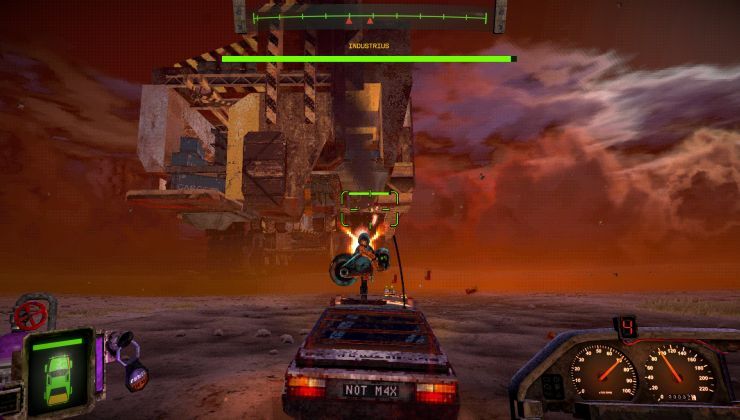740x420 pixels.
Task: Click the green target lock reticle
Action: 369,208
